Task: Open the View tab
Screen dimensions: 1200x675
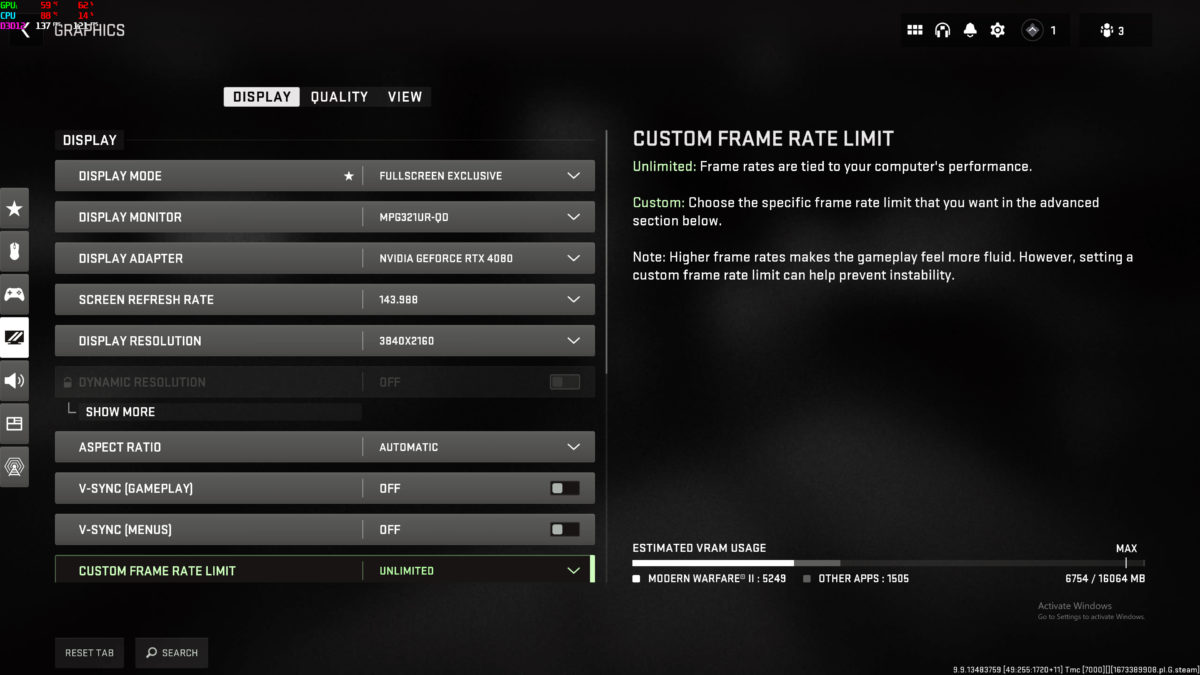Action: coord(405,97)
